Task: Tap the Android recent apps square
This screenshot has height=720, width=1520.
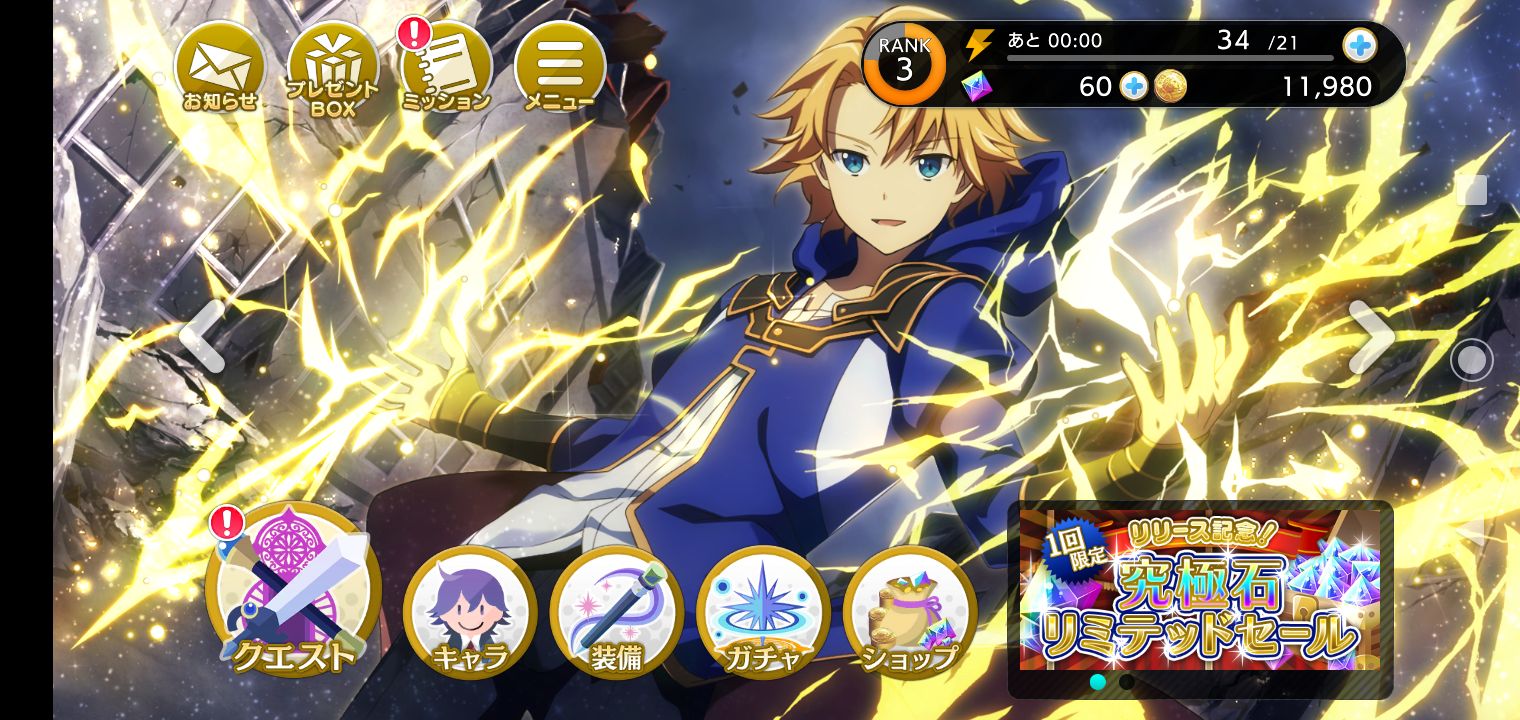Action: [x=1471, y=190]
